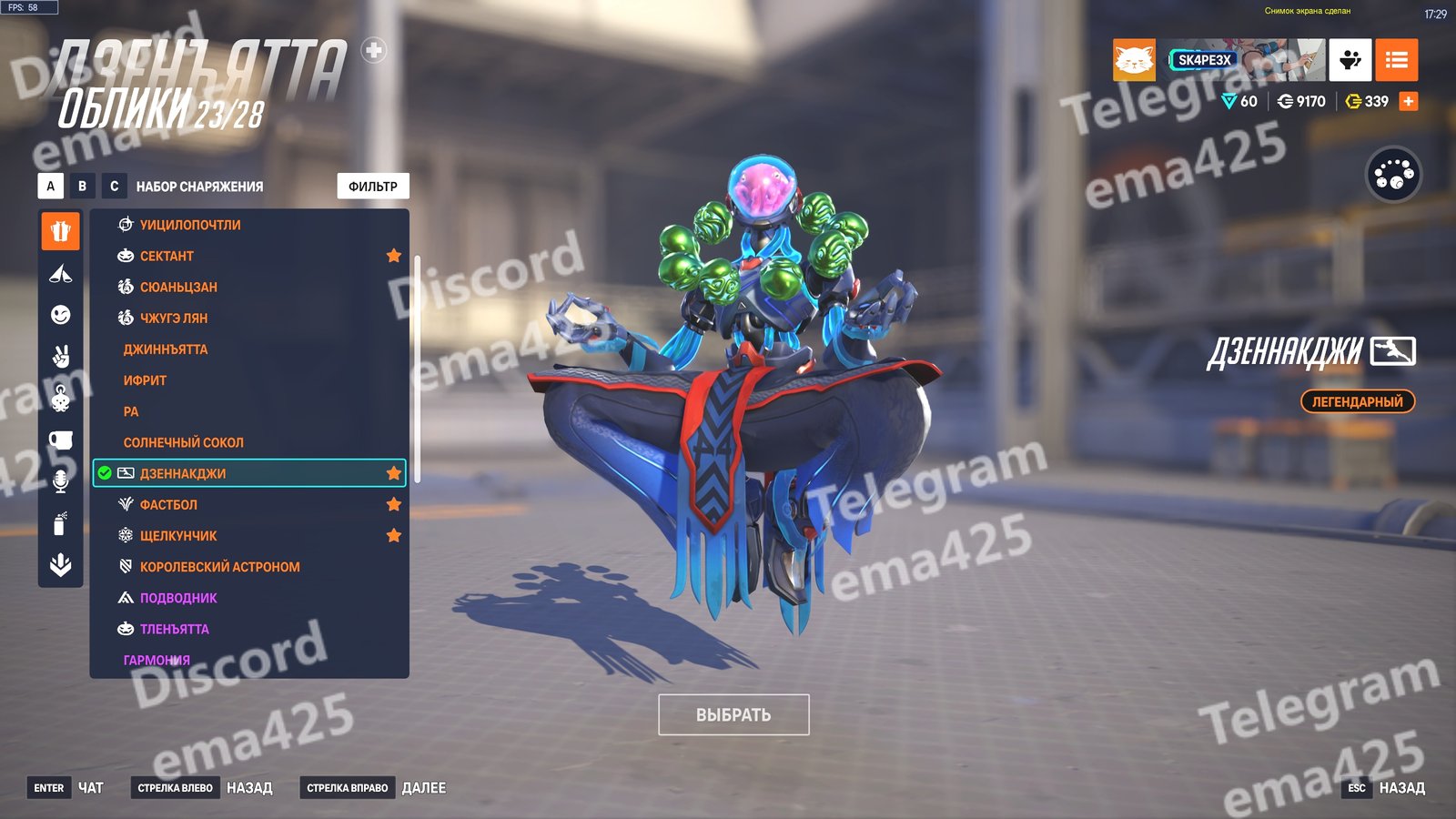The width and height of the screenshot is (1456, 819).
Task: Open the Фильтр filter button
Action: click(373, 187)
